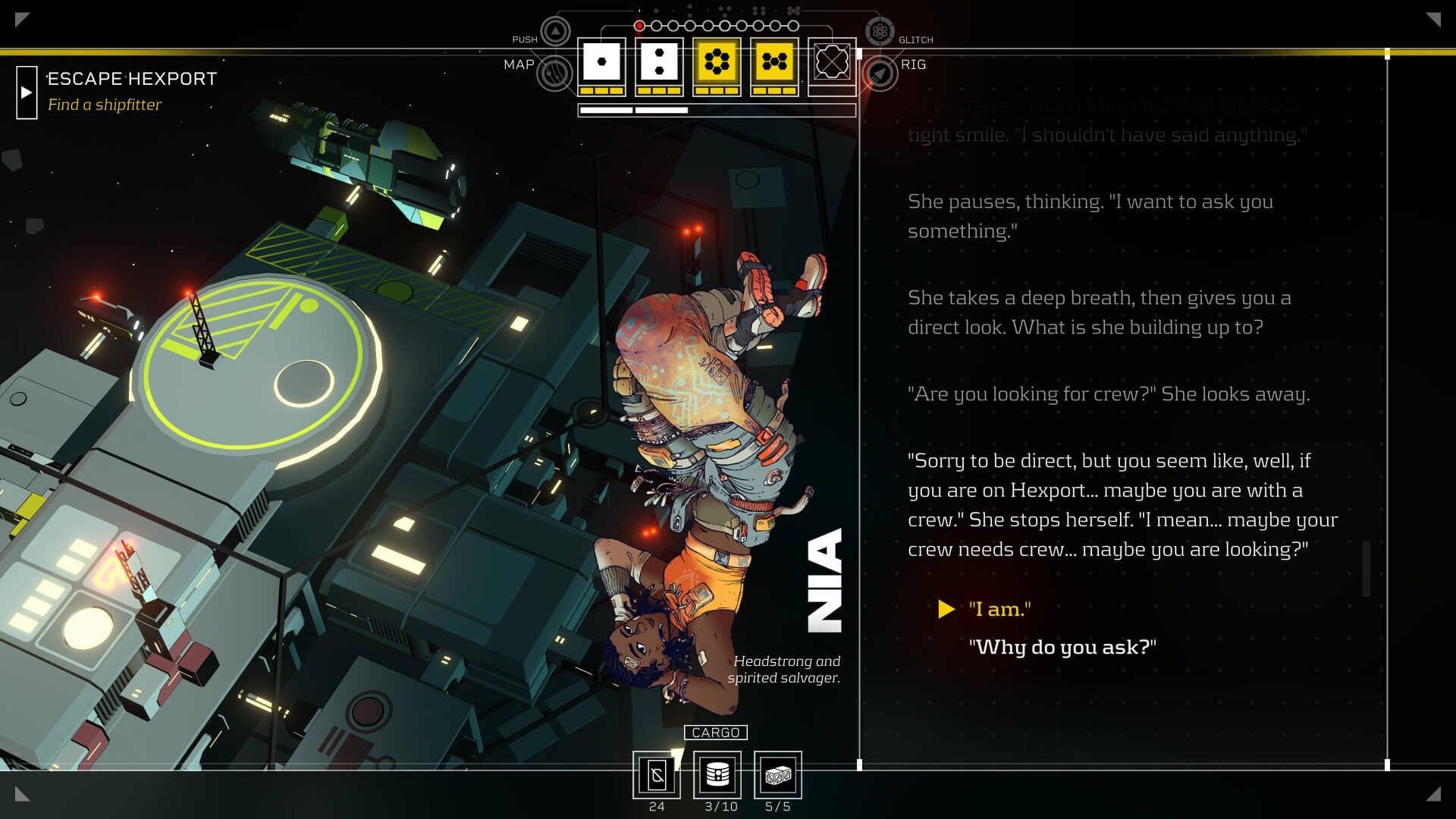The width and height of the screenshot is (1456, 819).
Task: Pick the yellow five-pip die
Action: [x=774, y=62]
